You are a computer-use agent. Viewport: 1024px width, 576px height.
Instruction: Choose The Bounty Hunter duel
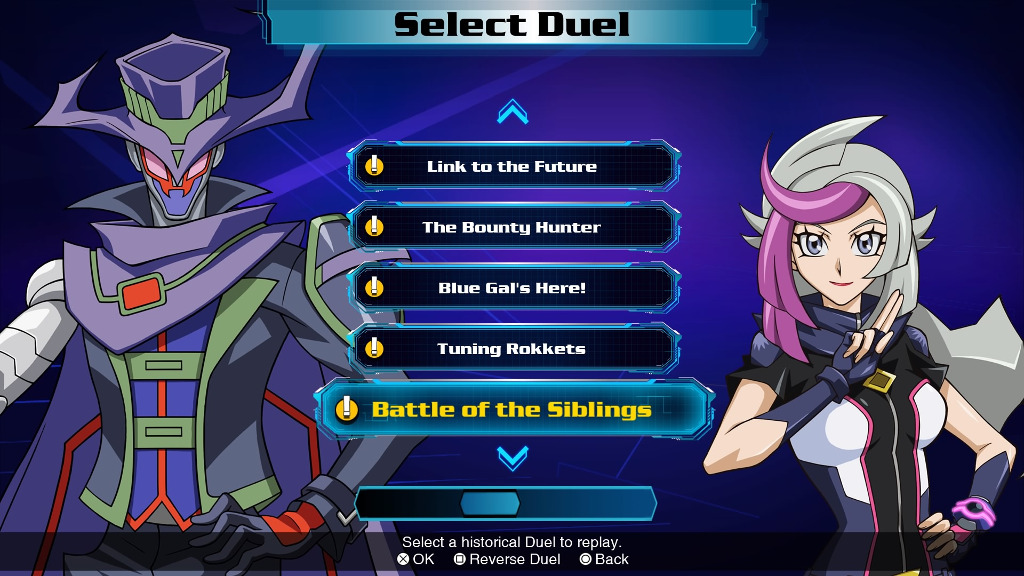tap(513, 227)
